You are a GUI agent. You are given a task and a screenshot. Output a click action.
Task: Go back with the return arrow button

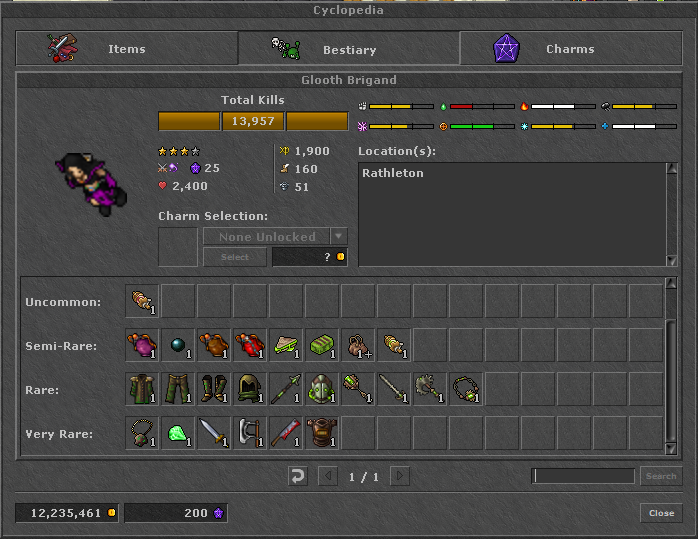tap(297, 477)
